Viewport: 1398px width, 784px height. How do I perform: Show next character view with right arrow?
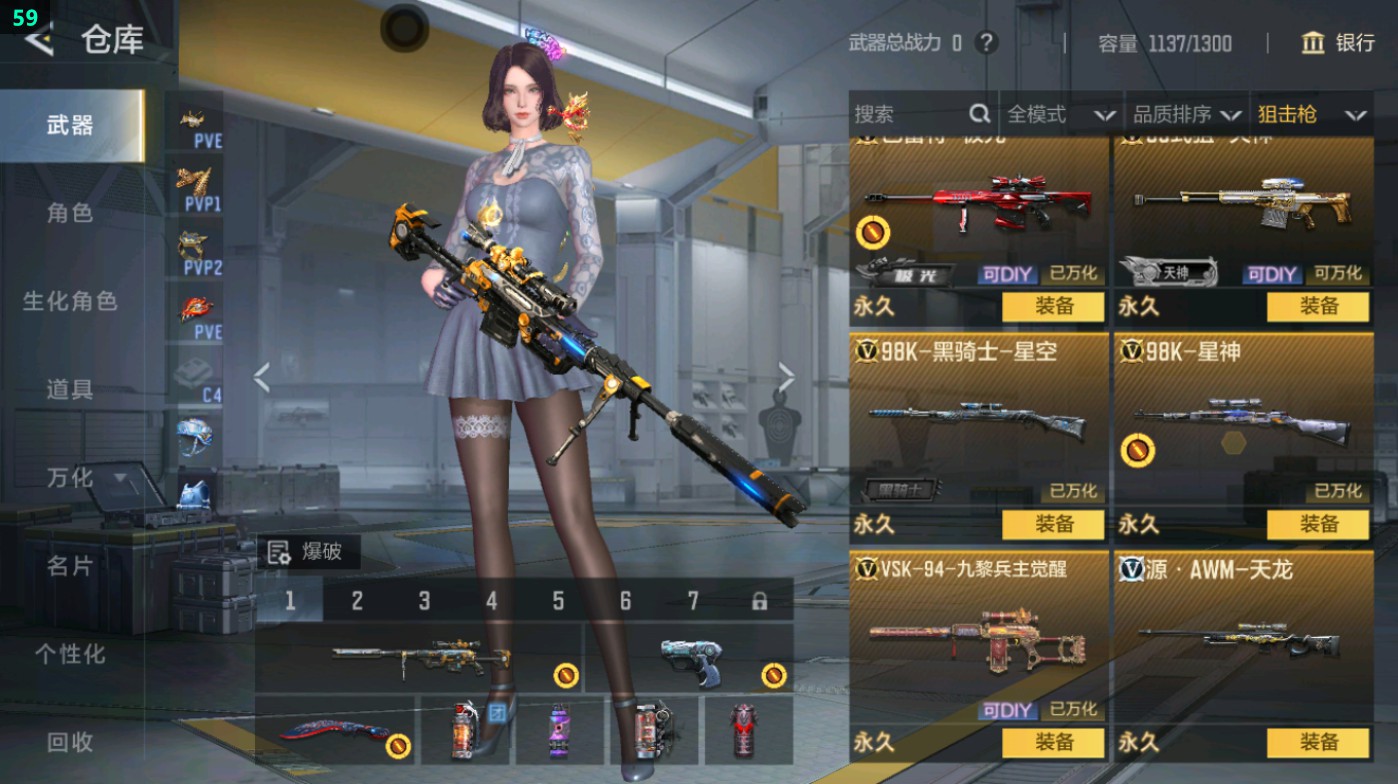pyautogui.click(x=786, y=378)
